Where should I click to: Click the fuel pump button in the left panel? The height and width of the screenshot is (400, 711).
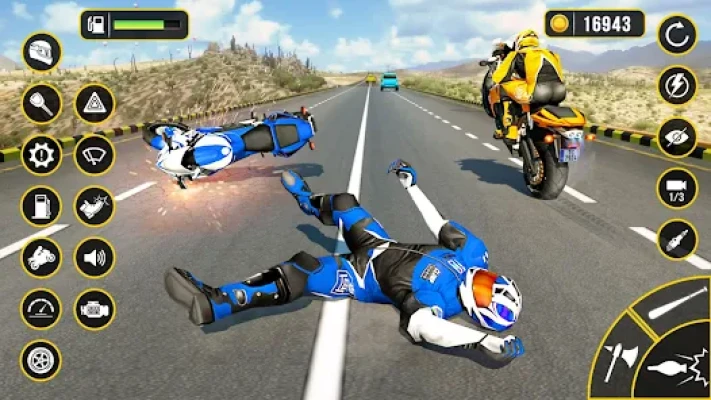[41, 206]
